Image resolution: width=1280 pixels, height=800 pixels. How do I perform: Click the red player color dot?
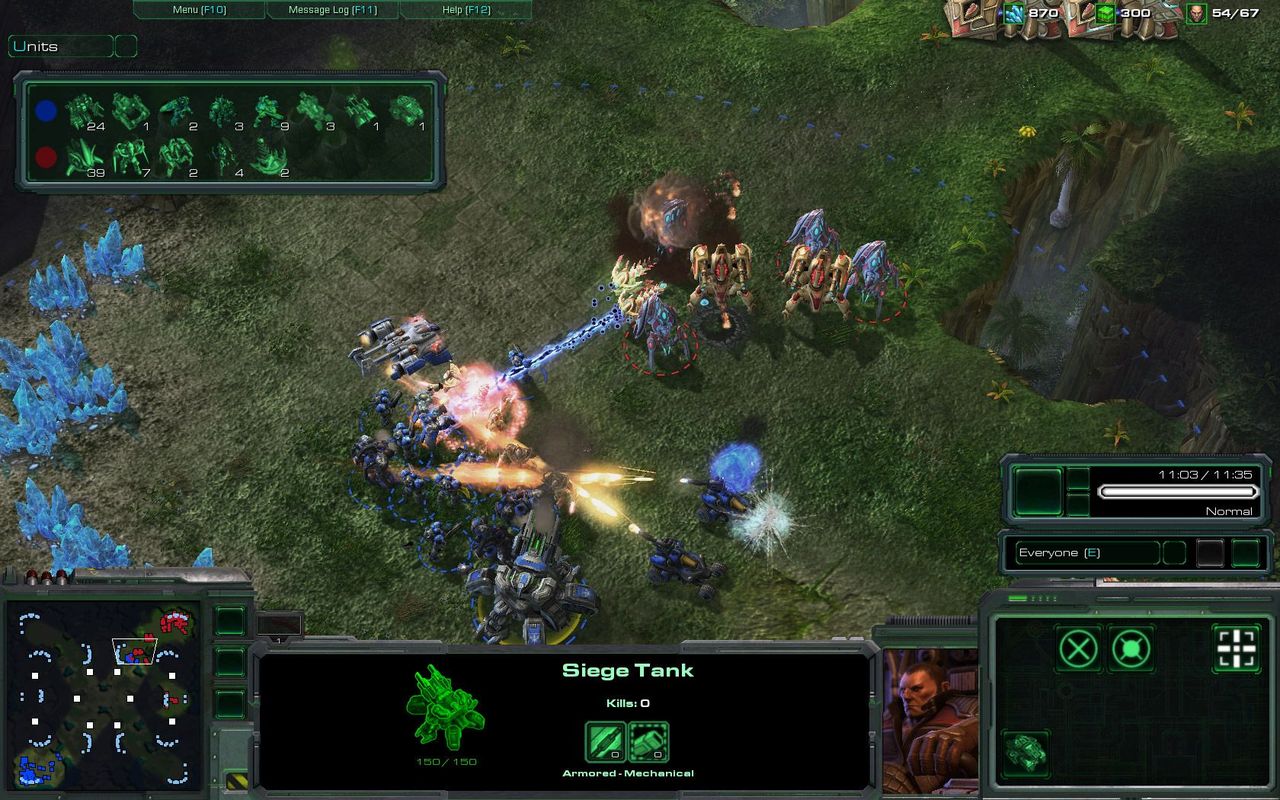[x=46, y=157]
